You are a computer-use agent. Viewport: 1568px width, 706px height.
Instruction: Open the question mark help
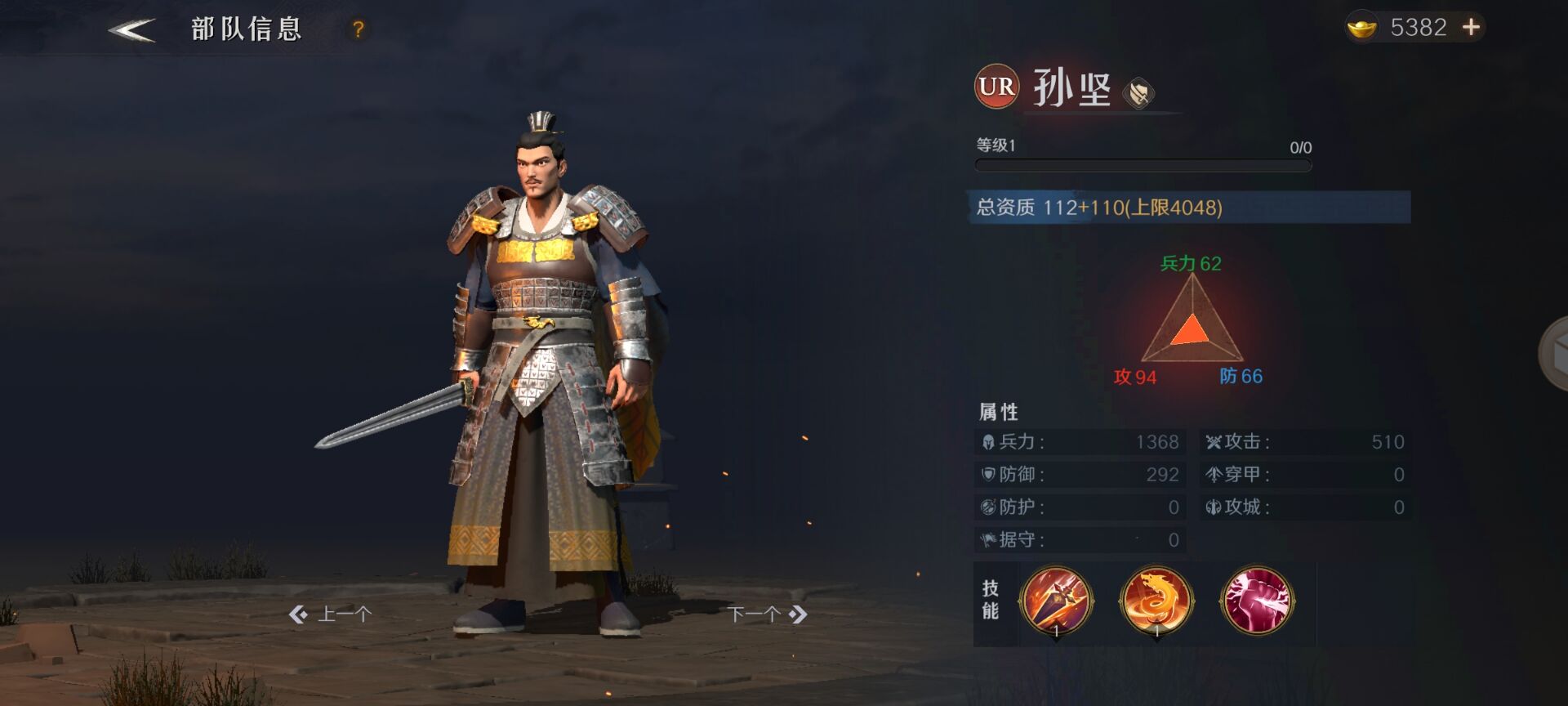pos(358,30)
